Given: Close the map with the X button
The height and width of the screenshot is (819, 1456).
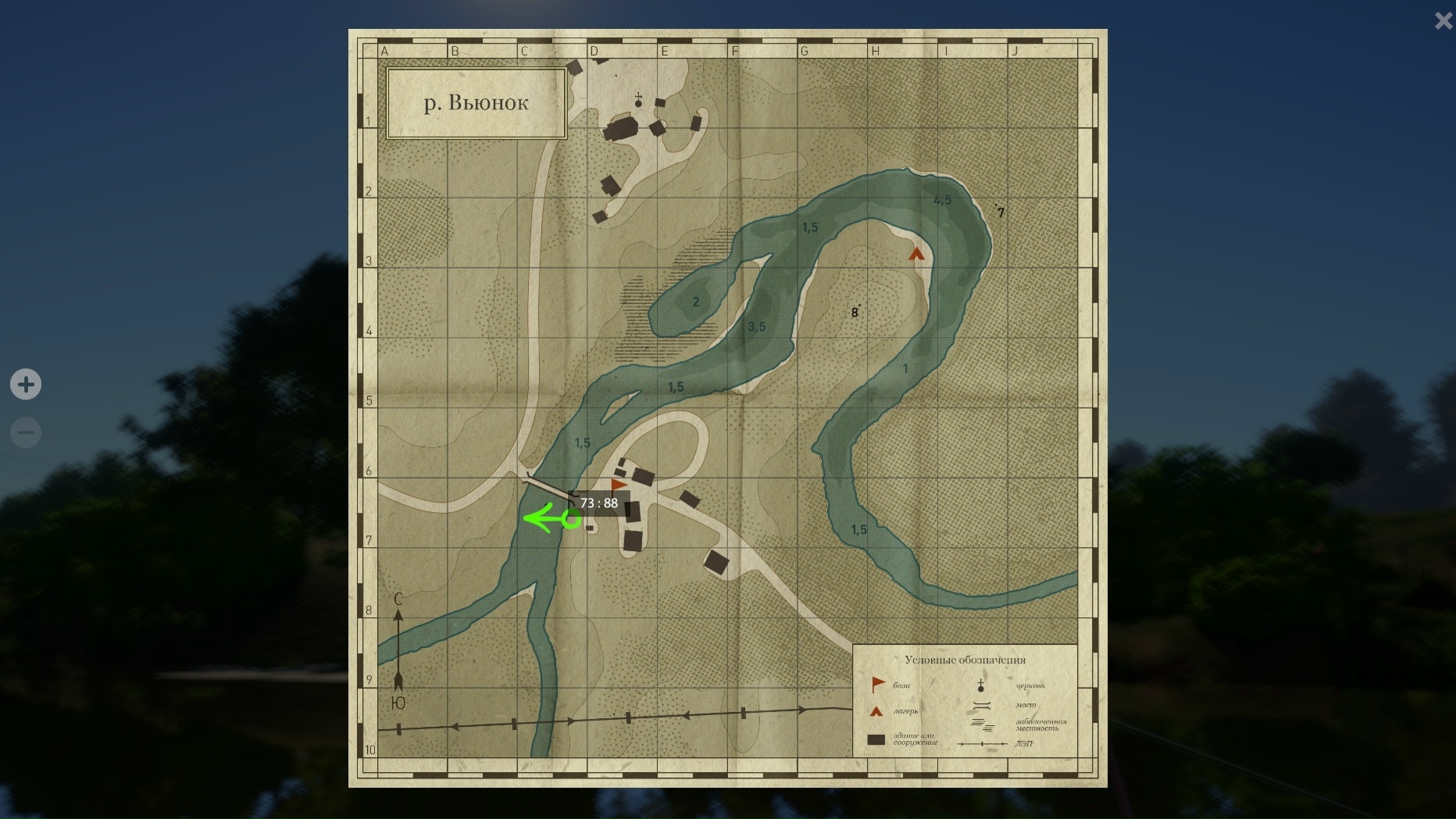Looking at the screenshot, I should tap(1443, 20).
